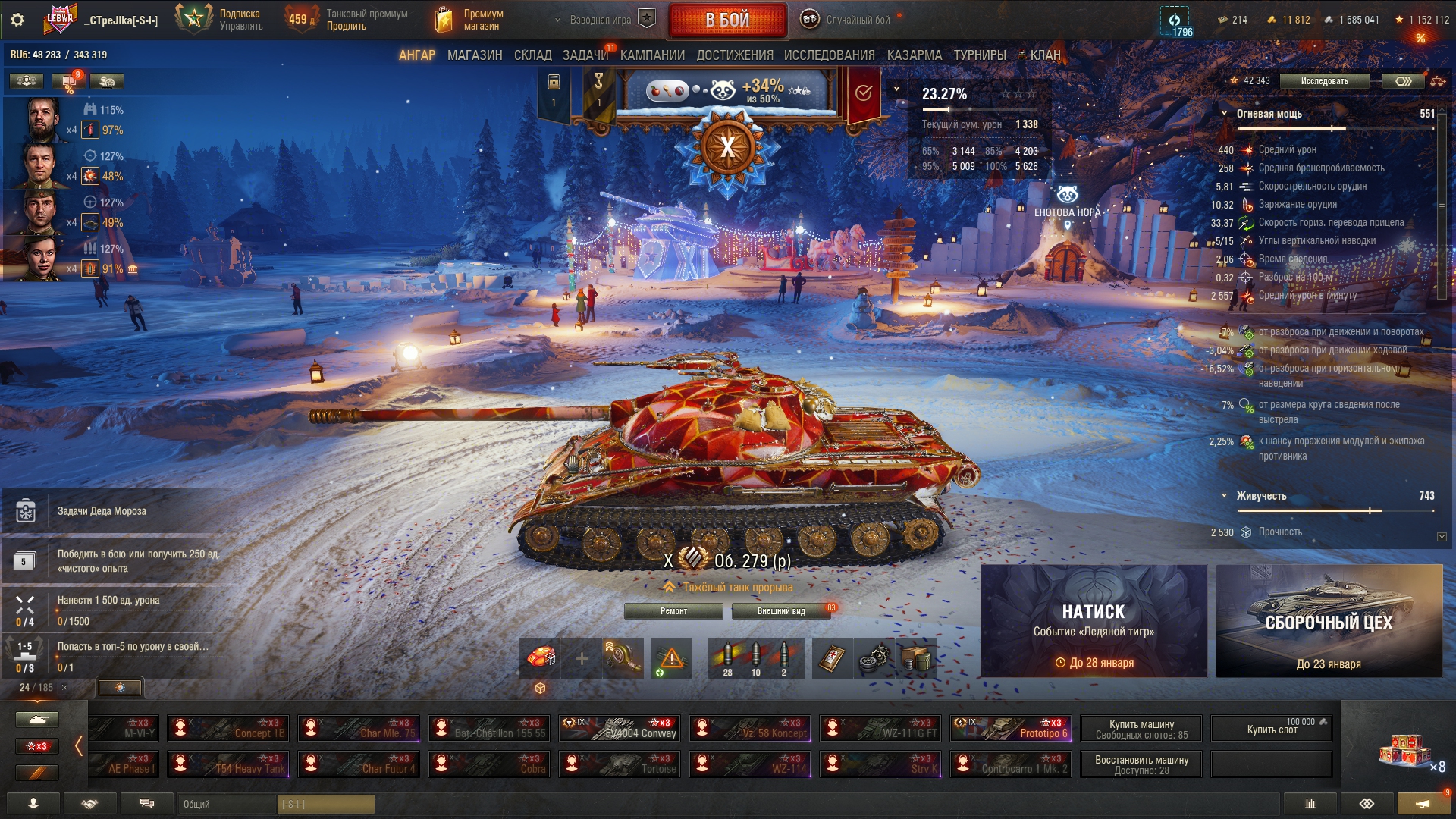The height and width of the screenshot is (819, 1456).
Task: Open the settings gear menu
Action: tap(17, 20)
